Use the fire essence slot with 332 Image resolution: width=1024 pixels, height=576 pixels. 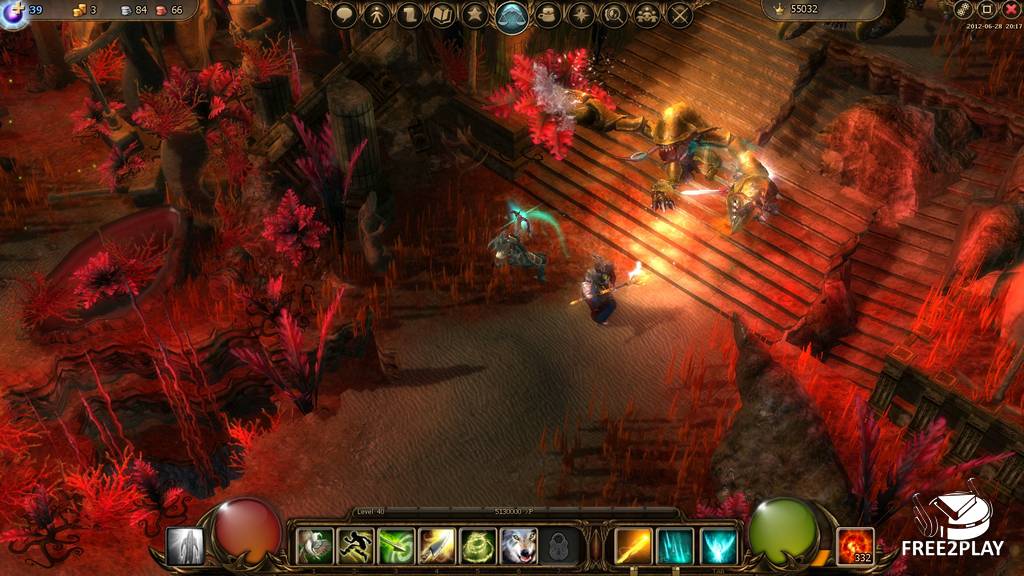click(x=855, y=546)
